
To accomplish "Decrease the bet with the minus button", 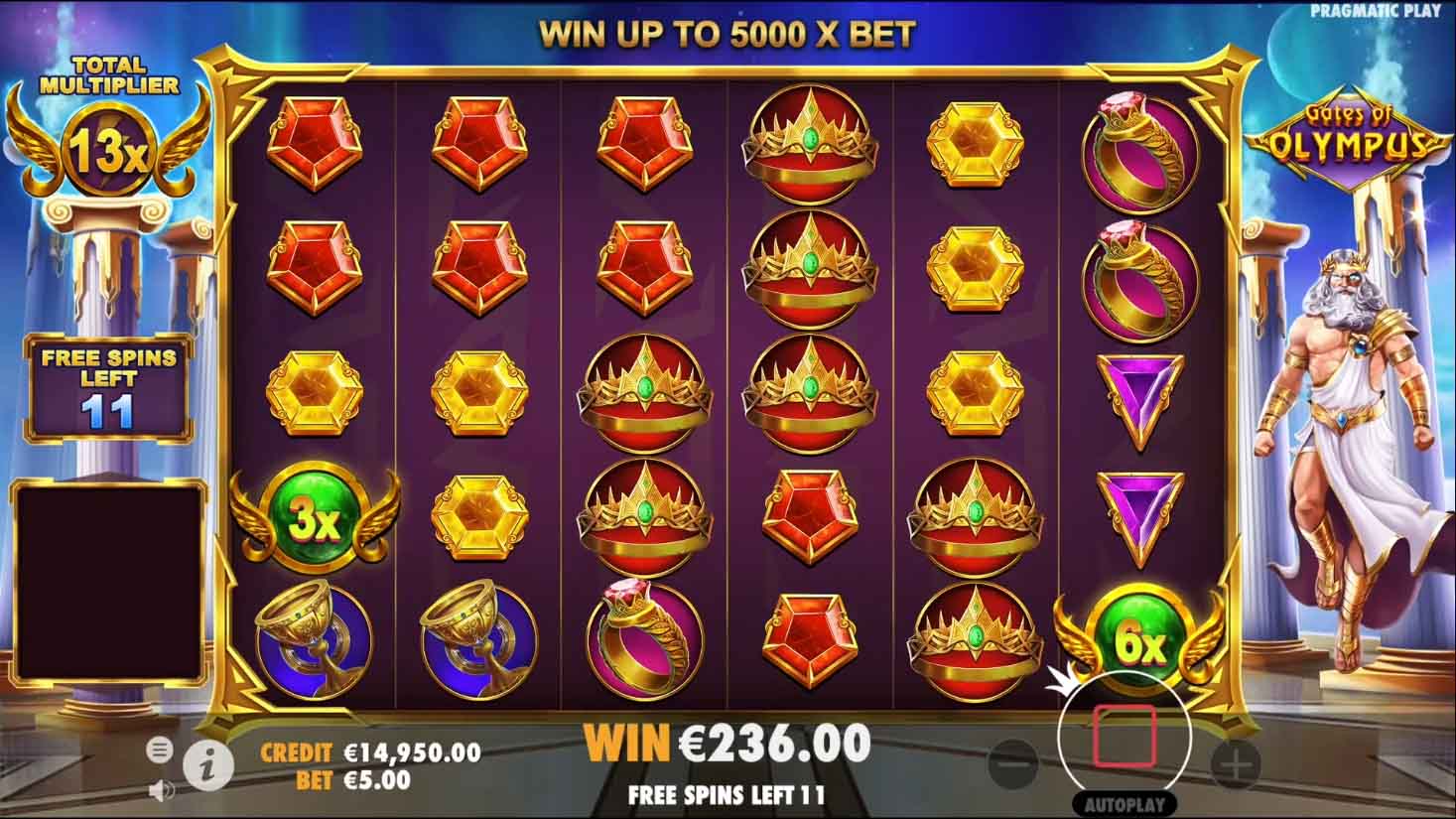I will 1013,764.
